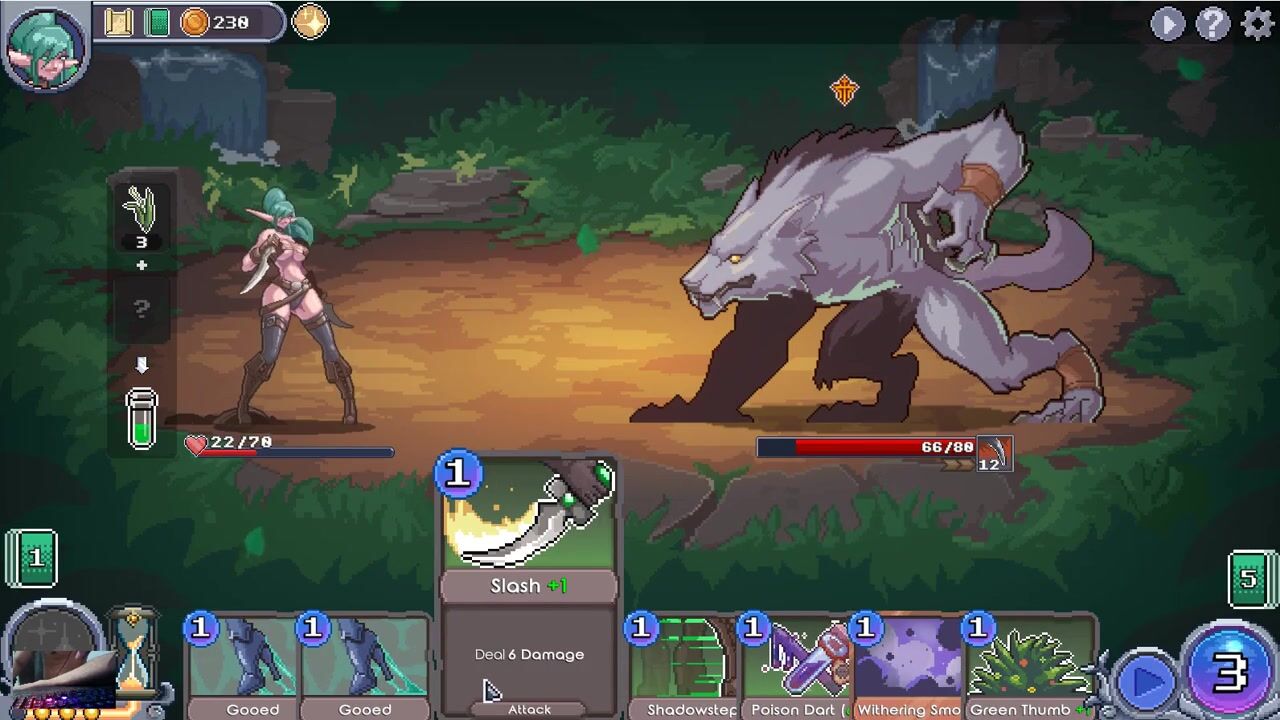Click the golden sparkle icon
The height and width of the screenshot is (720, 1280).
coord(310,22)
